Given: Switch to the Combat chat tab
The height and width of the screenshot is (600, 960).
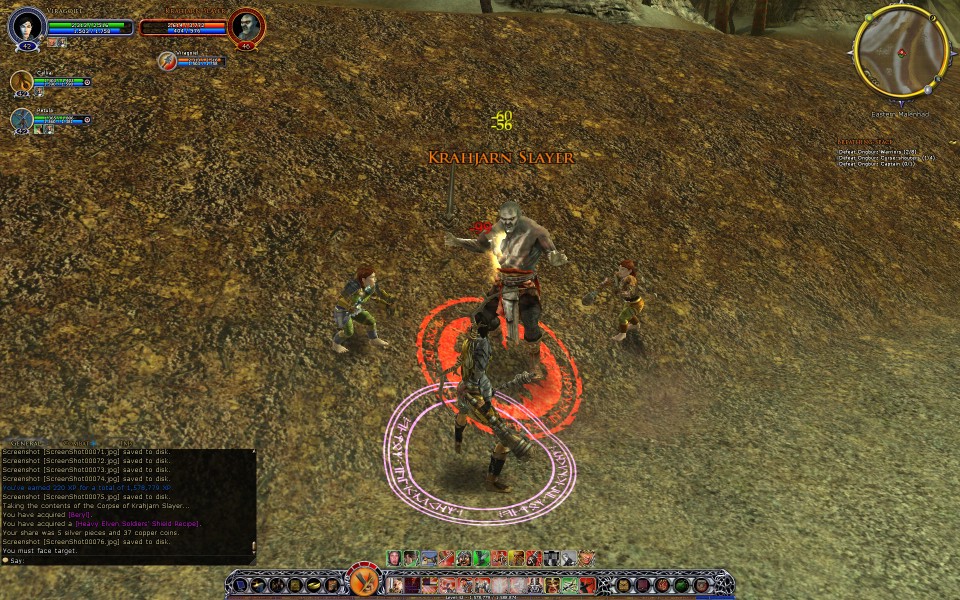Looking at the screenshot, I should (x=80, y=442).
